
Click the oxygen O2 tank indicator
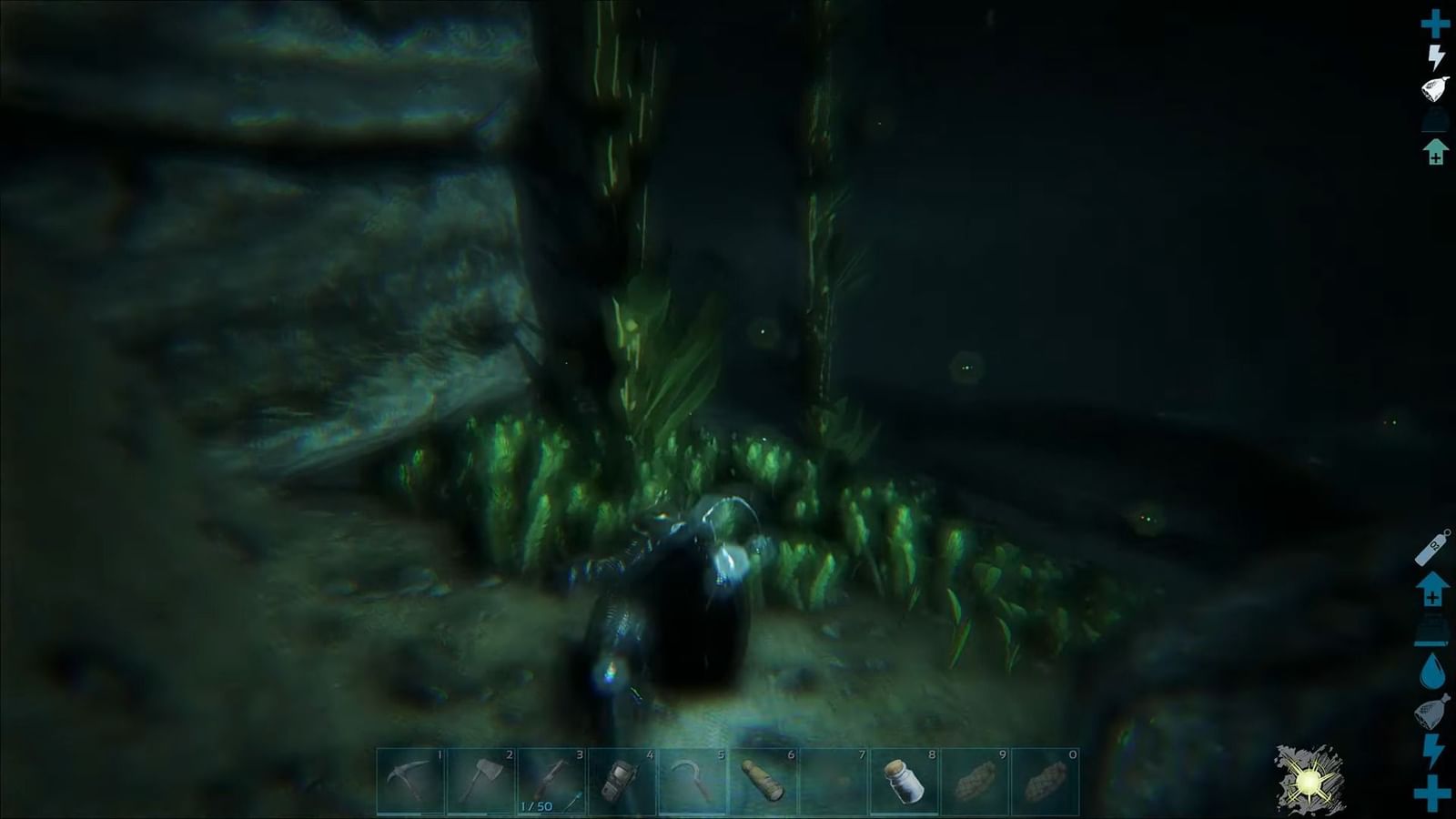pos(1431,546)
